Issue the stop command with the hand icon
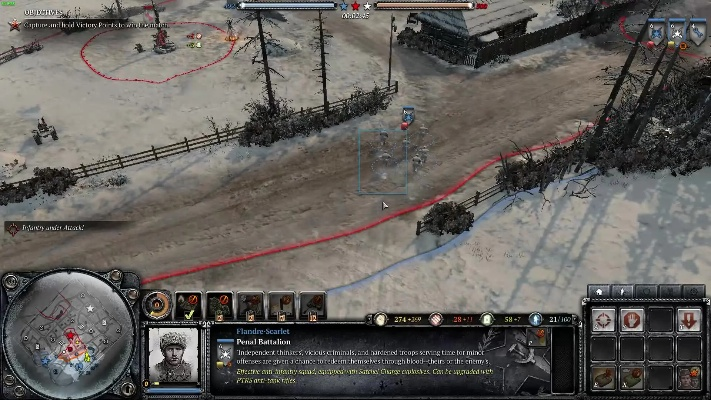Image resolution: width=711 pixels, height=400 pixels. [631, 320]
